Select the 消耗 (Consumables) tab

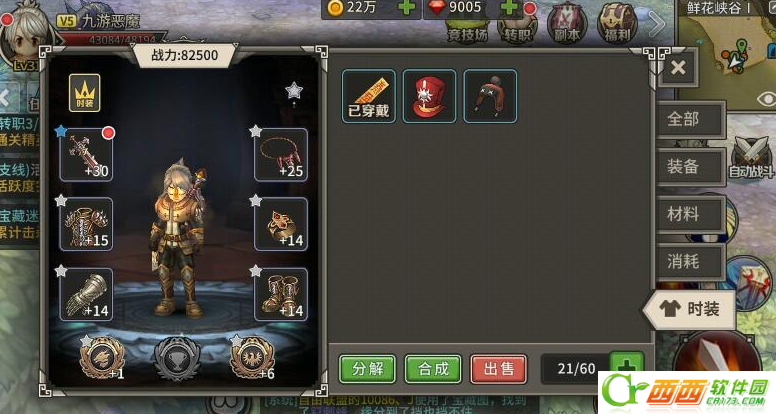[685, 262]
